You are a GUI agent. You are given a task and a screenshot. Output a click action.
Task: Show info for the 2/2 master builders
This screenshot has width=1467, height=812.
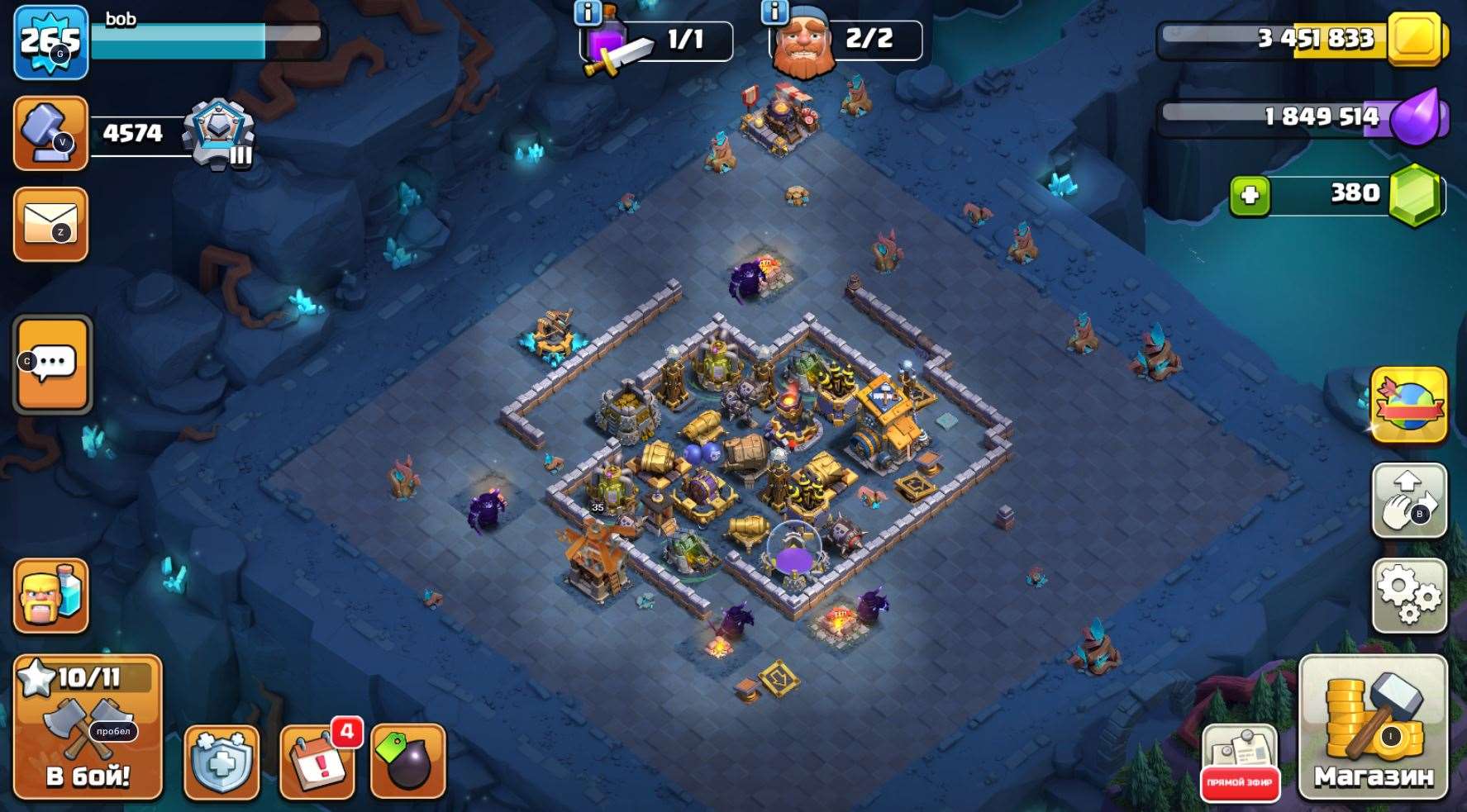coord(774,12)
